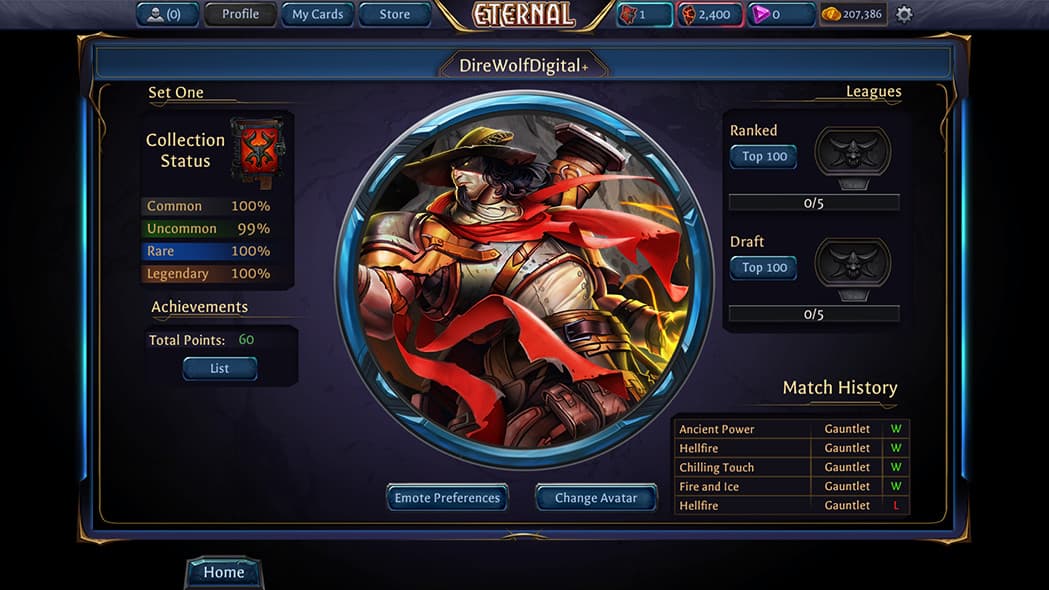Click the Ranked league skull badge

852,152
